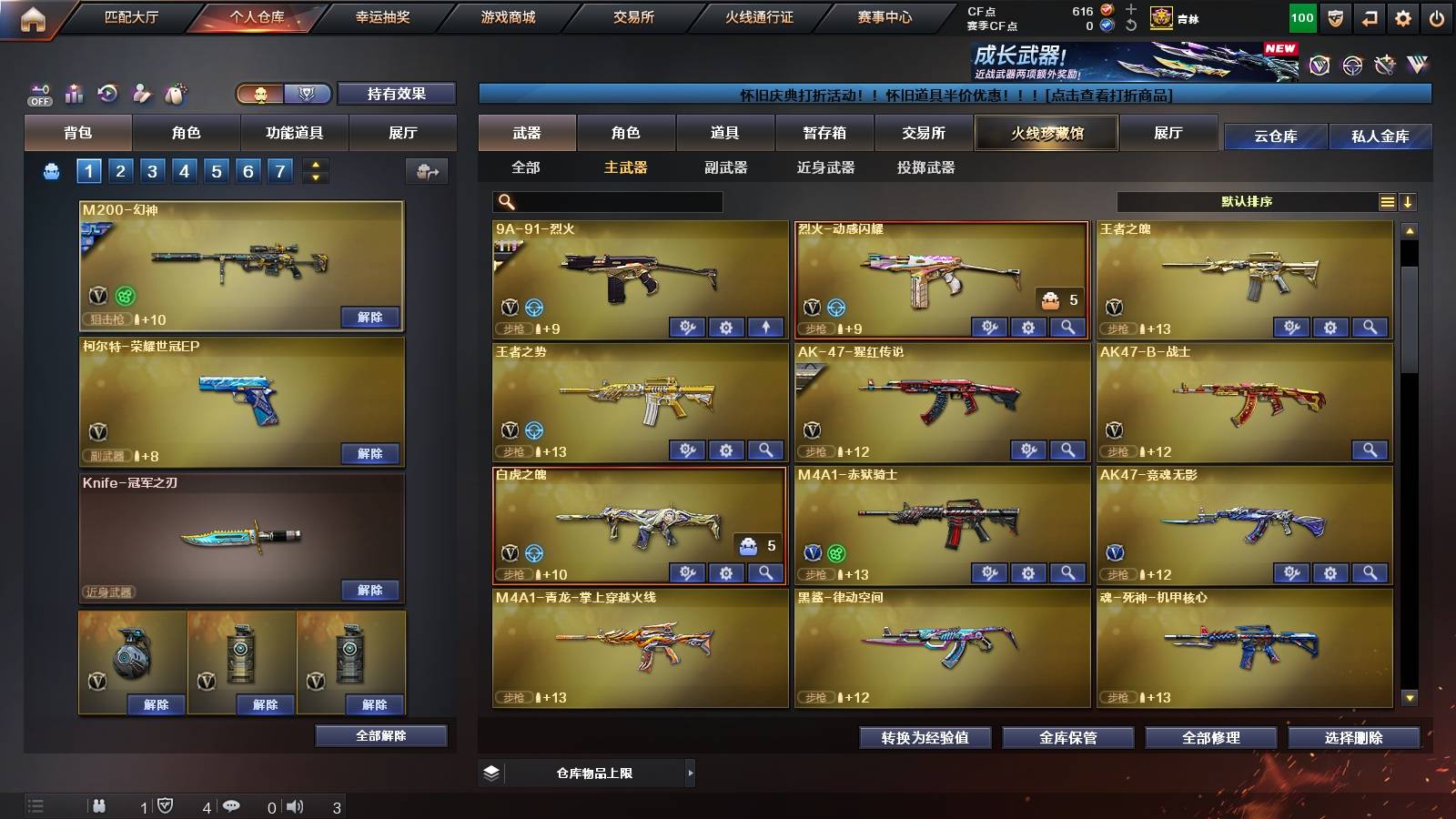This screenshot has height=819, width=1456.
Task: Click the CF shield icon near the gear
Action: pyautogui.click(x=1335, y=16)
